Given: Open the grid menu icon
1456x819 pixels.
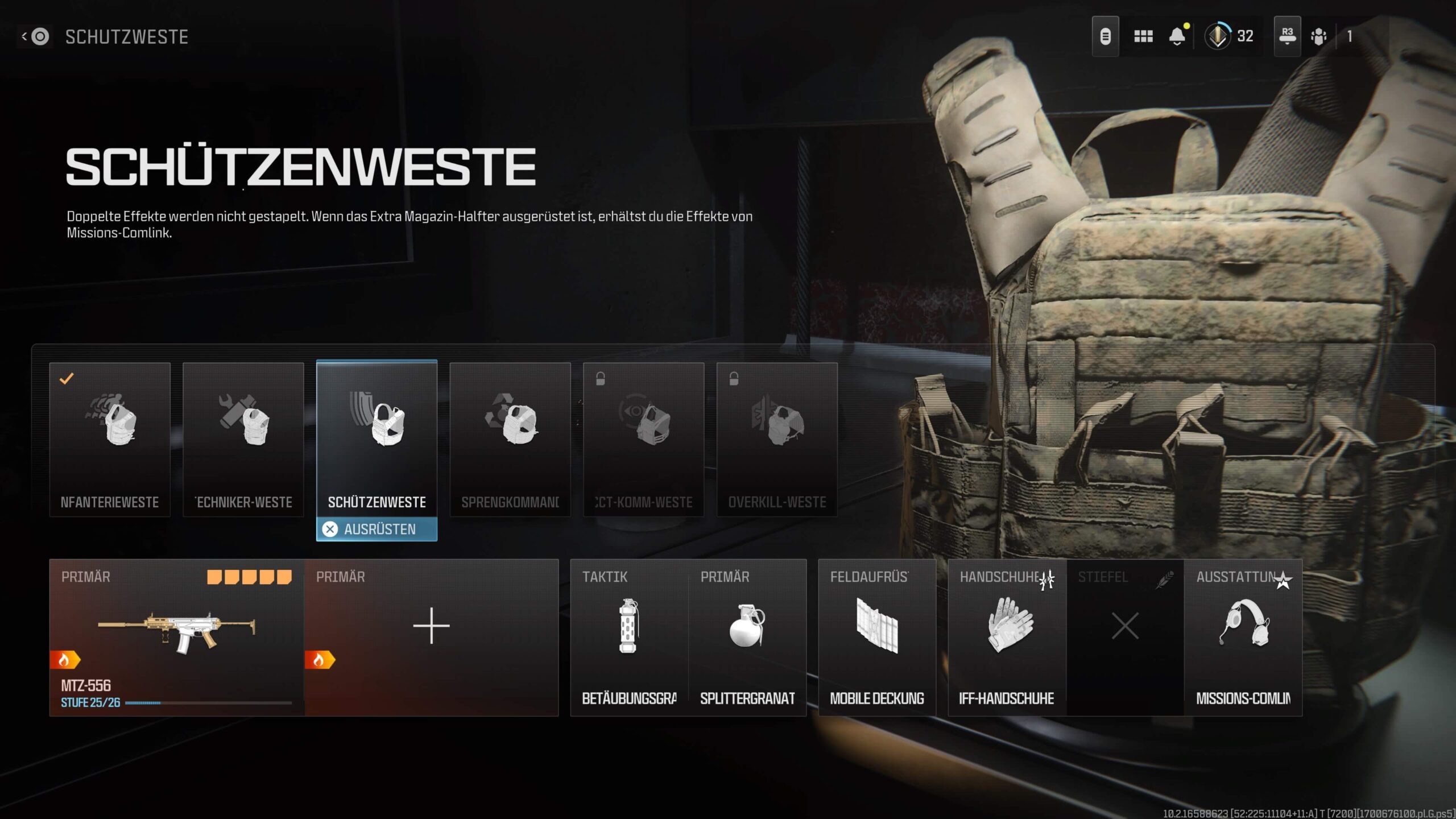Looking at the screenshot, I should (x=1143, y=37).
